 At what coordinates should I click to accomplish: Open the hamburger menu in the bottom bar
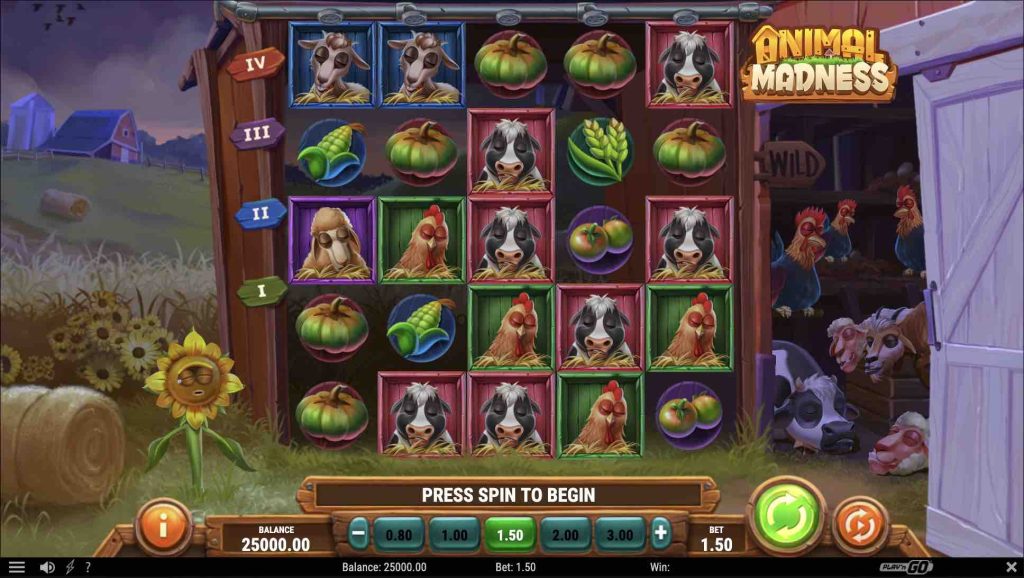tap(17, 567)
